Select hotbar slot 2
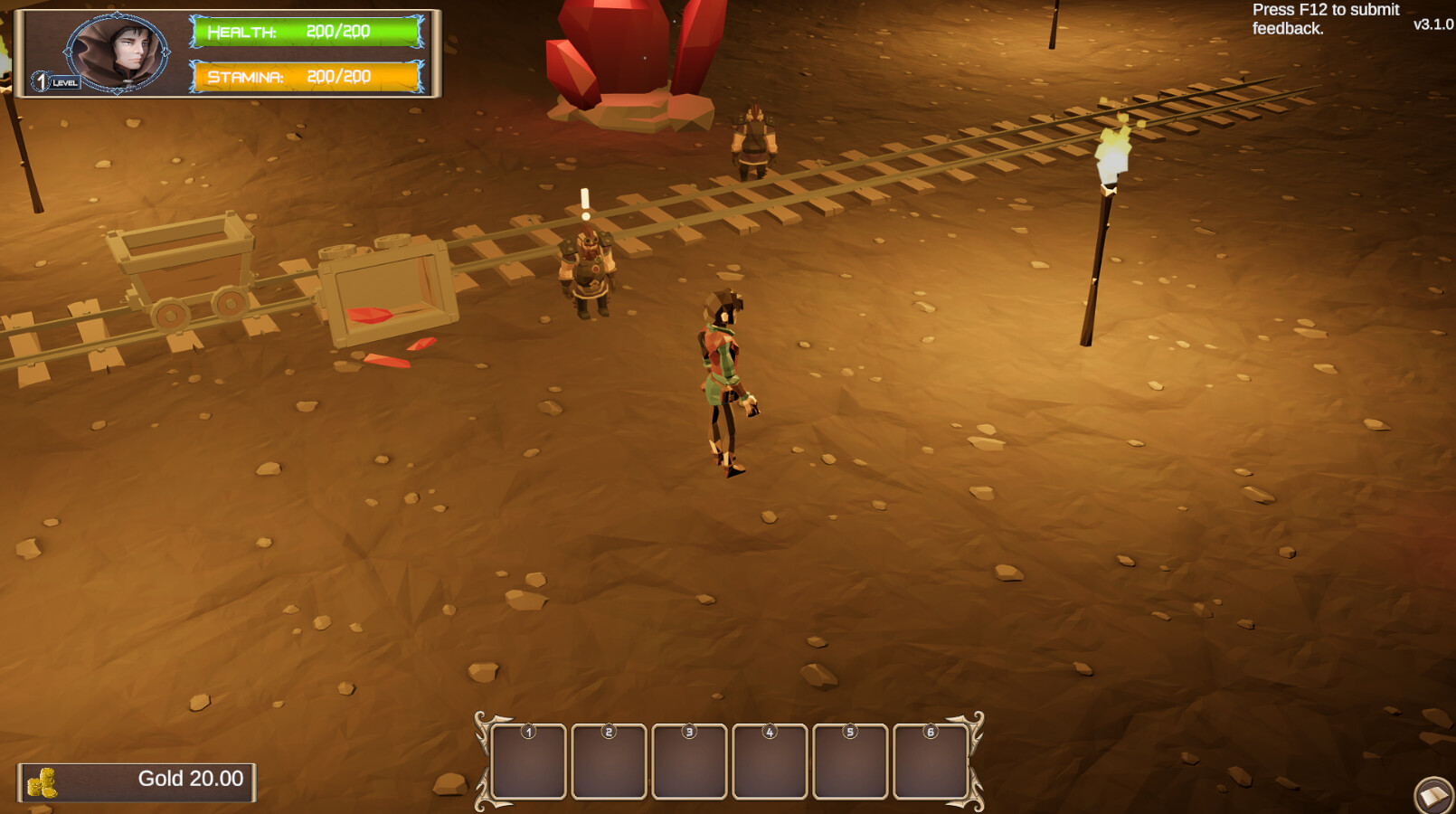Screen dimensions: 1456x814 coord(608,760)
